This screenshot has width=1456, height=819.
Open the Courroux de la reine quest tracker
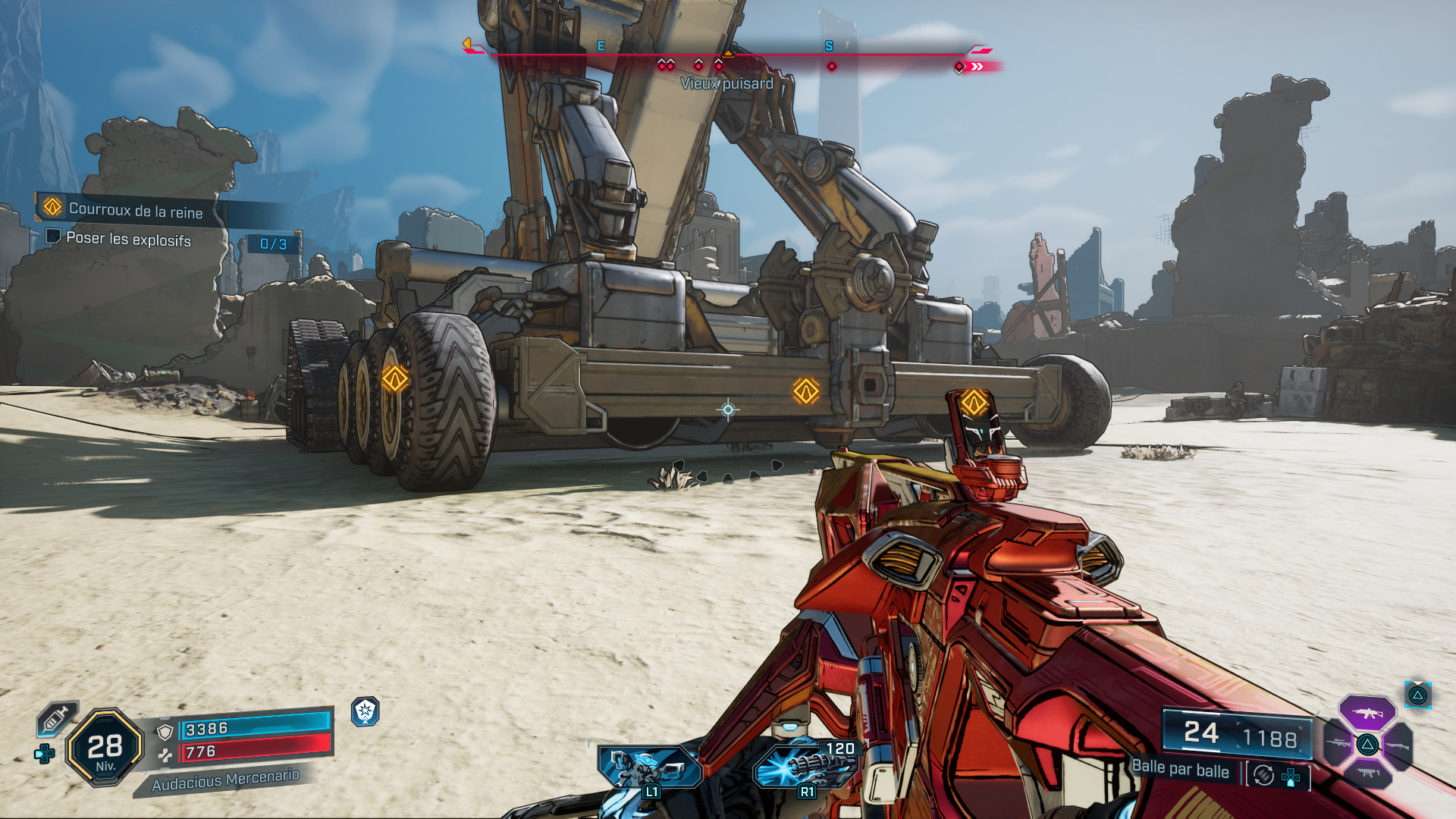pyautogui.click(x=135, y=209)
